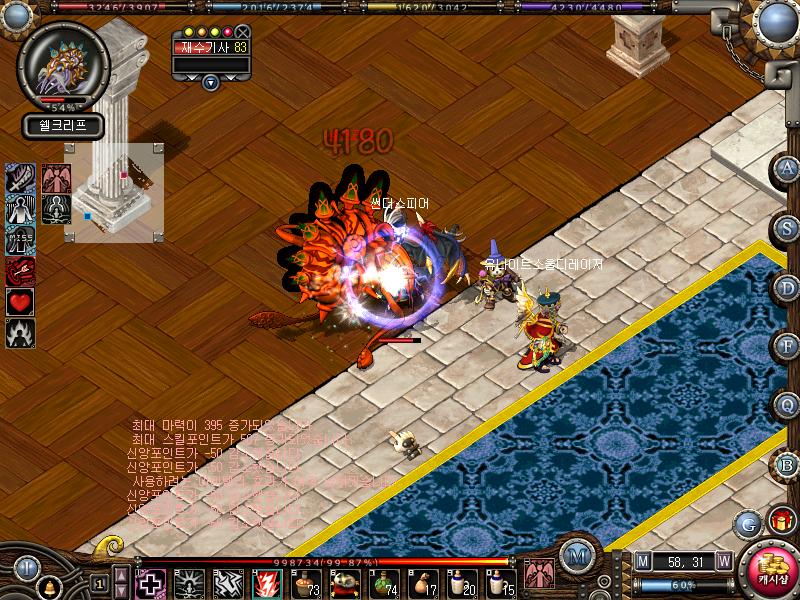Use the green potion with 74 count
This screenshot has width=800, height=600.
(384, 582)
